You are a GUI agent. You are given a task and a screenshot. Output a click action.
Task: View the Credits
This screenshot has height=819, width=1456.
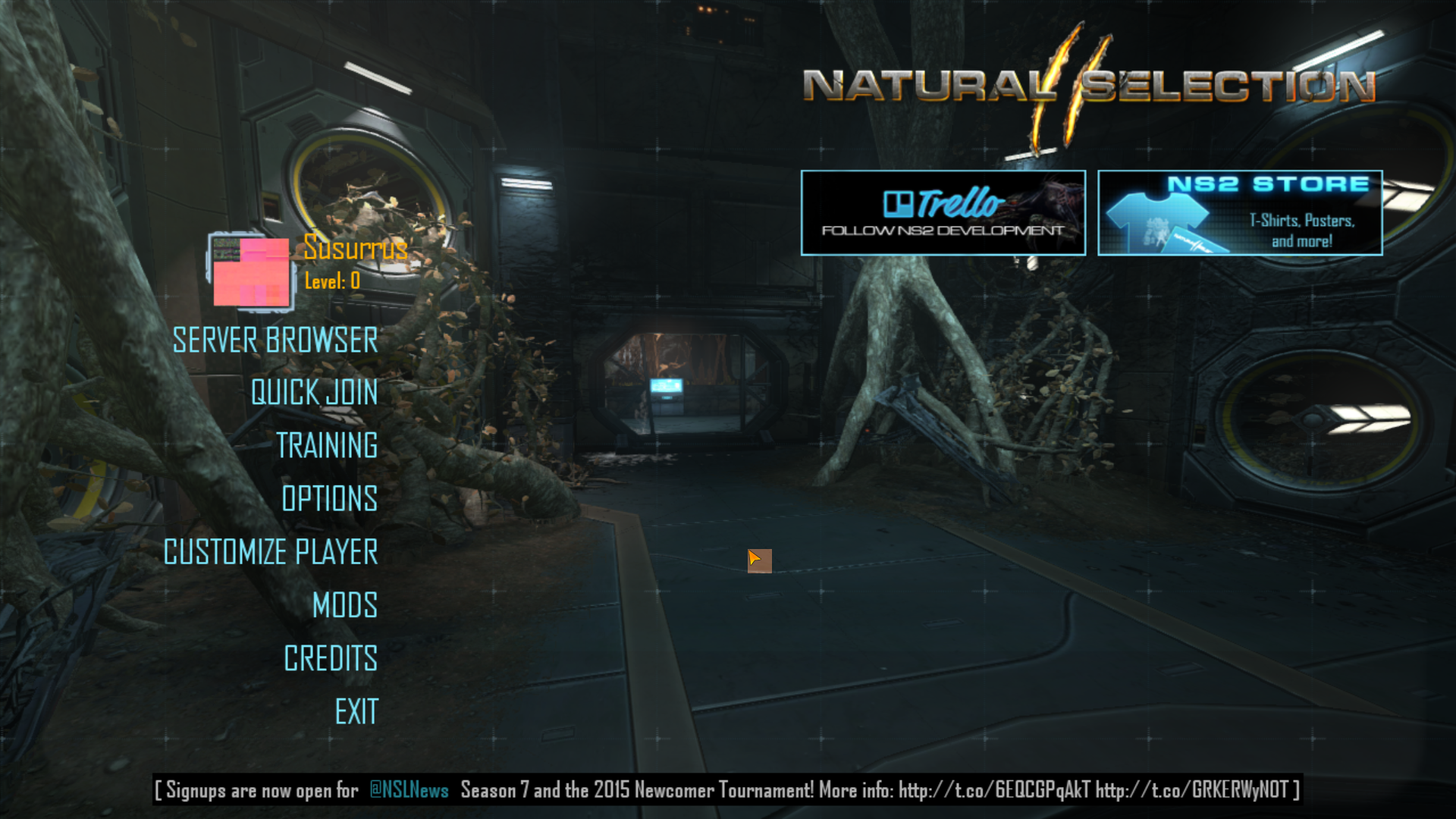pos(331,658)
